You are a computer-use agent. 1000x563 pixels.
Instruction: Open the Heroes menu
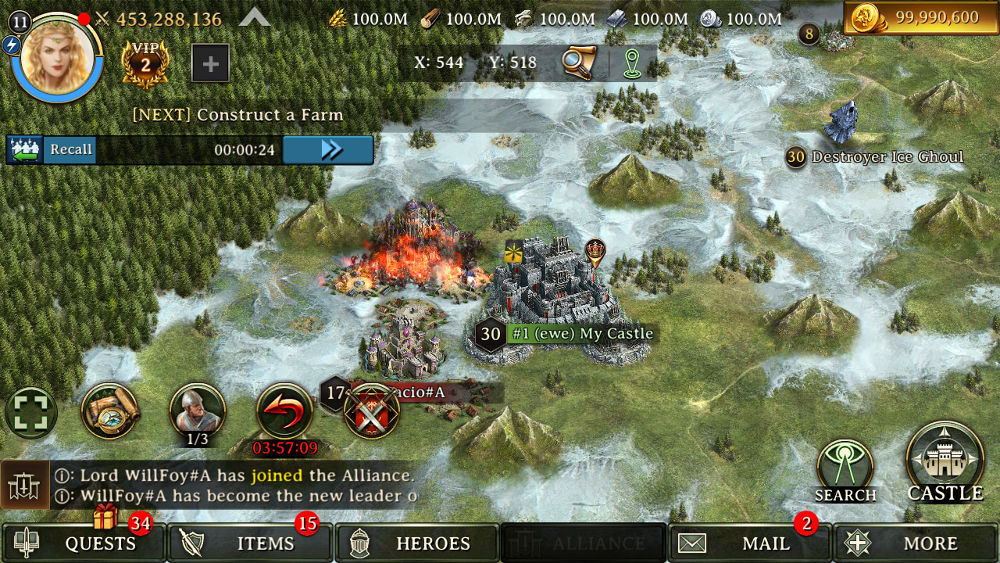(x=417, y=544)
